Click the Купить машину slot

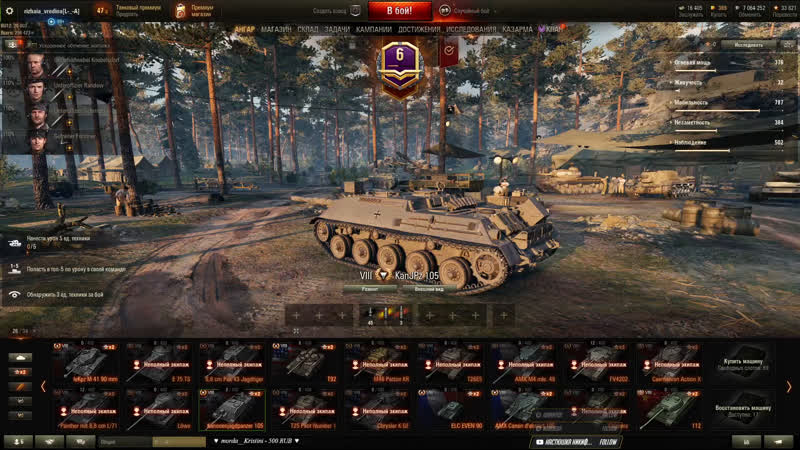743,362
